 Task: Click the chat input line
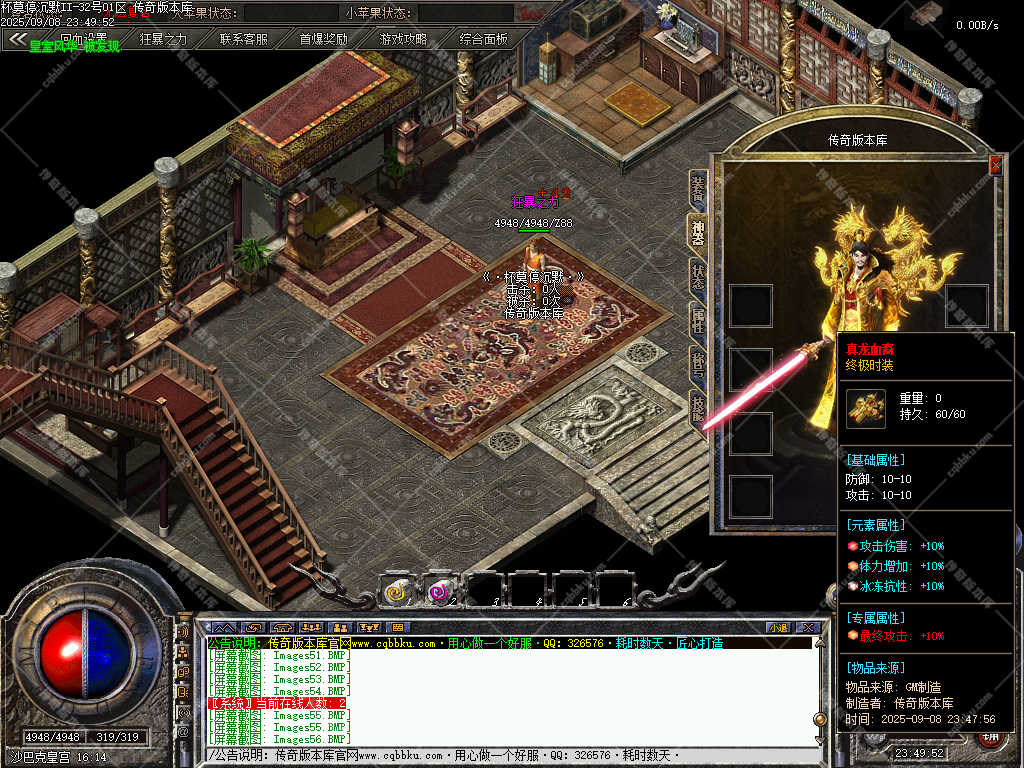[x=500, y=756]
